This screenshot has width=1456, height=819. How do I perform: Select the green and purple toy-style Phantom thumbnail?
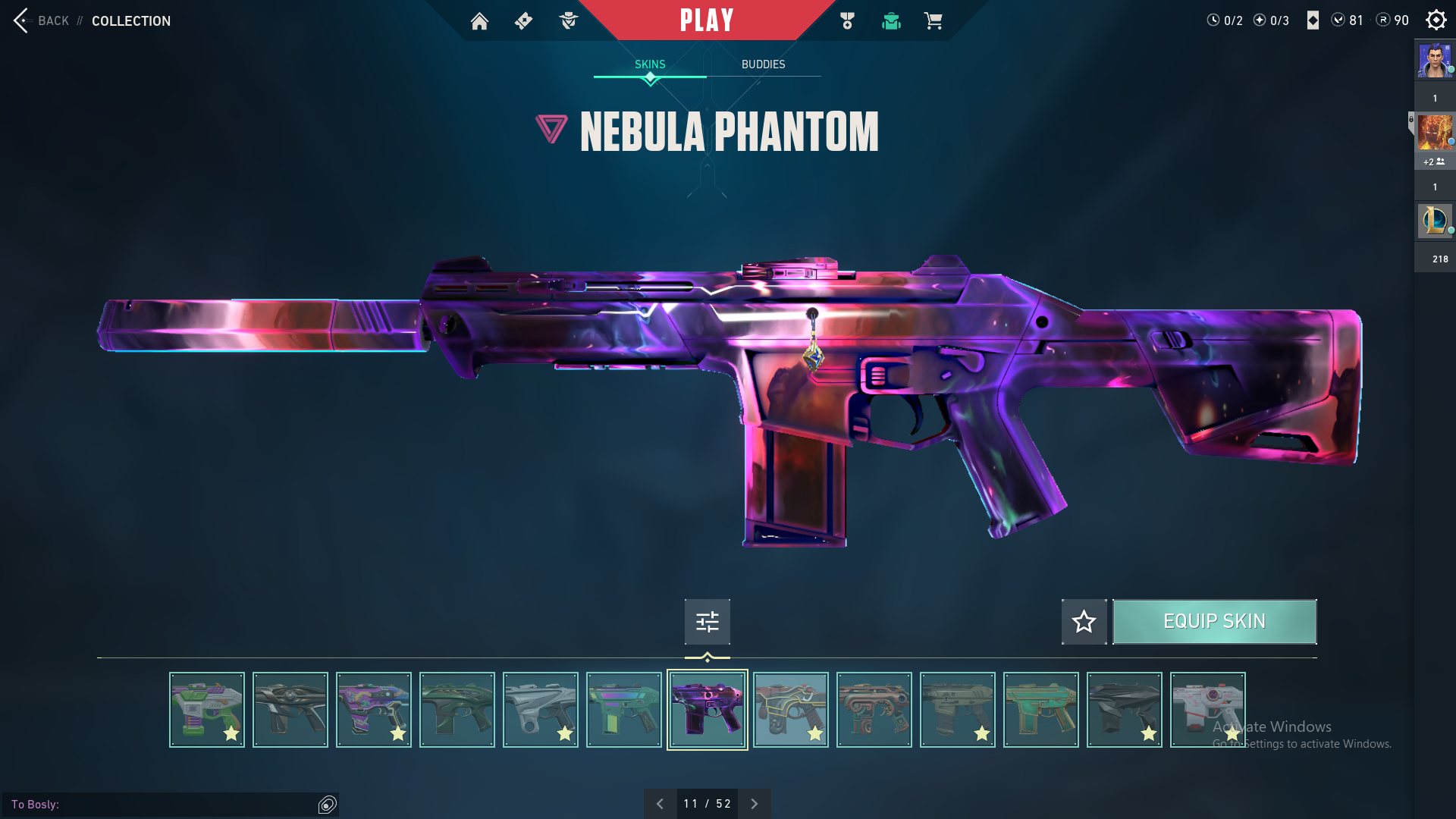(x=207, y=710)
